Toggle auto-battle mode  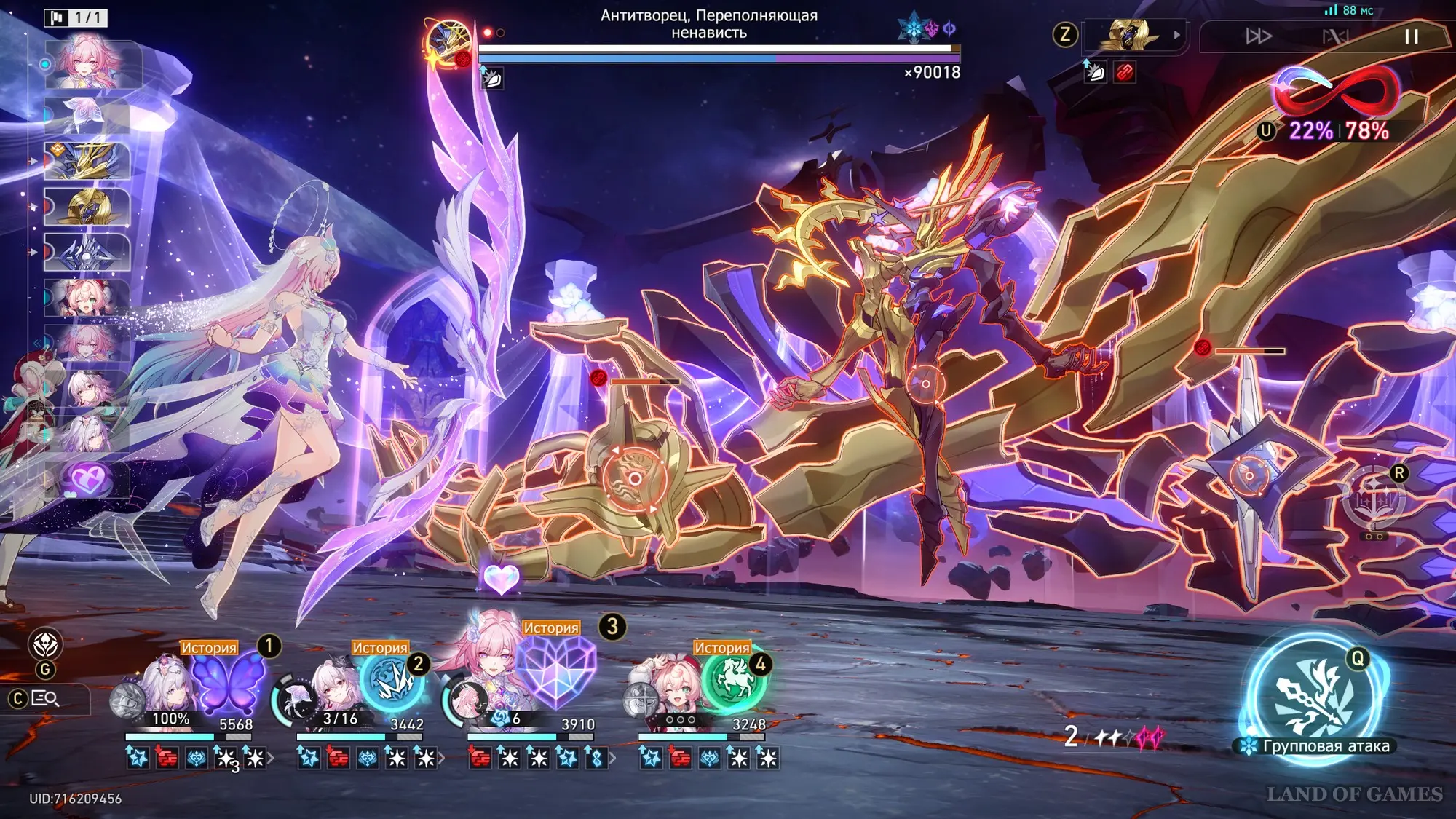pyautogui.click(x=1335, y=36)
